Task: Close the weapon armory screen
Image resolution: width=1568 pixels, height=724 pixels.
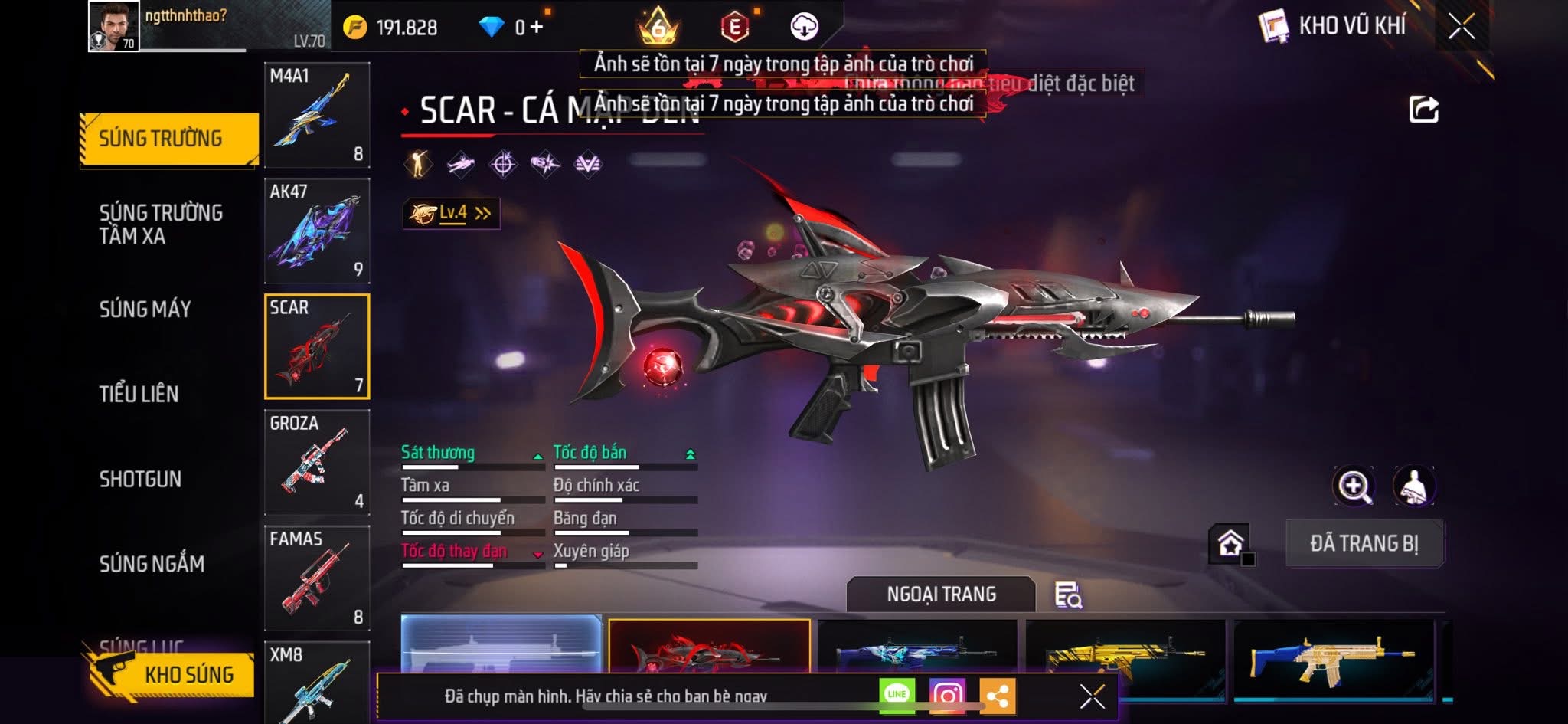Action: pos(1461,27)
